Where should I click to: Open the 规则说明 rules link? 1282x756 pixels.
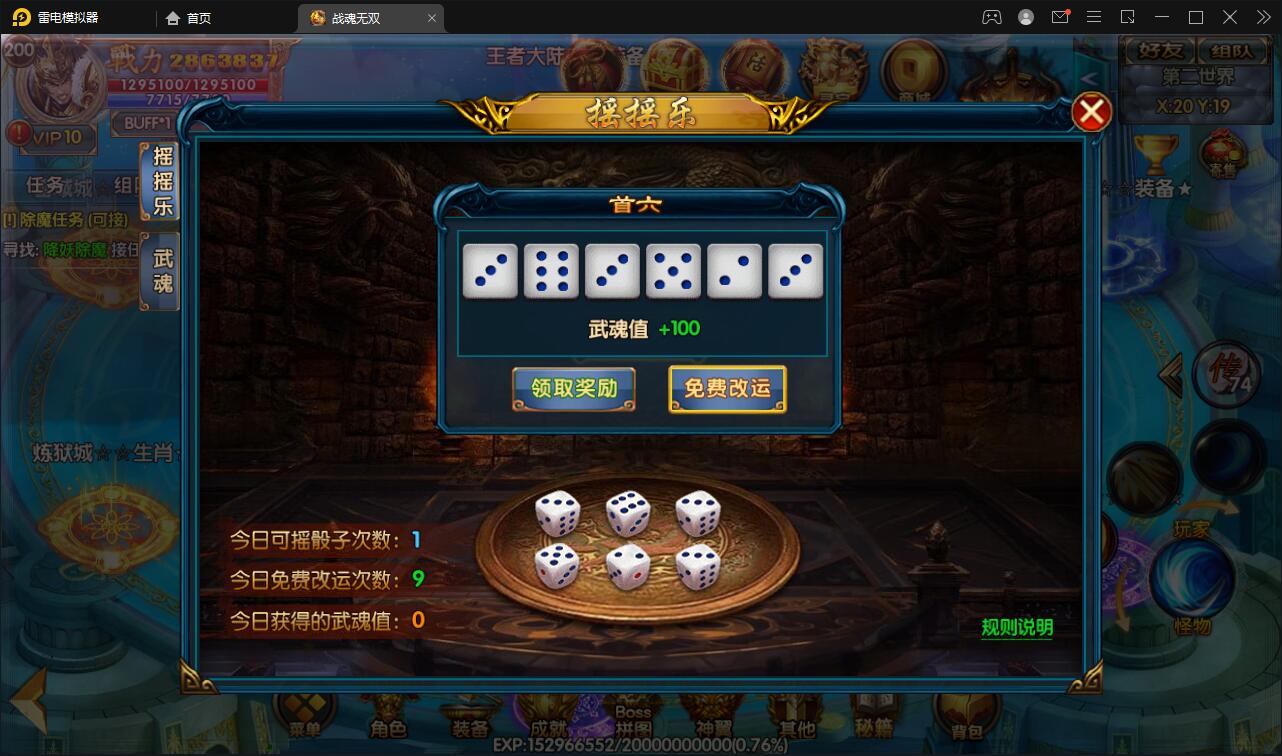(1017, 628)
